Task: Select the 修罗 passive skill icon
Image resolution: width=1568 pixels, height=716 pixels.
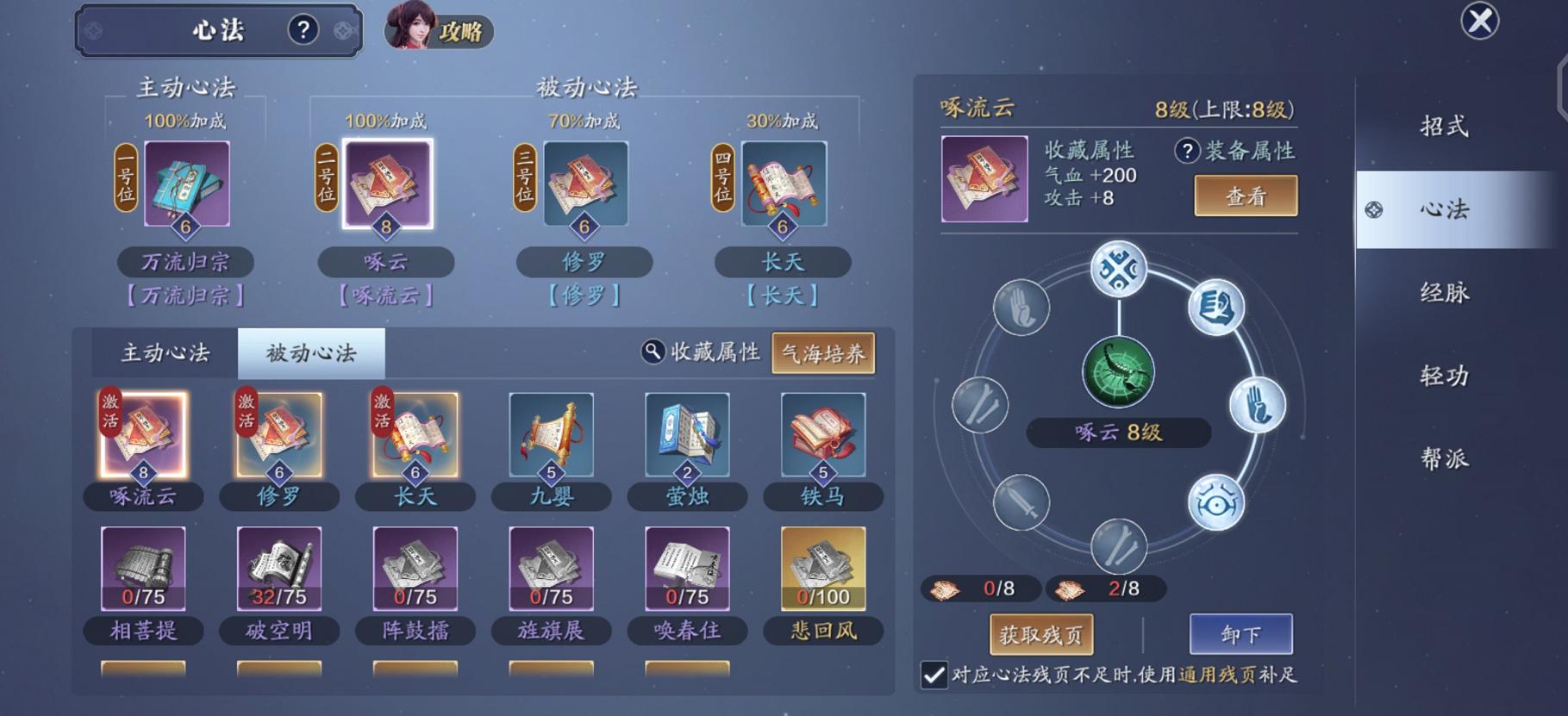Action: pyautogui.click(x=278, y=439)
